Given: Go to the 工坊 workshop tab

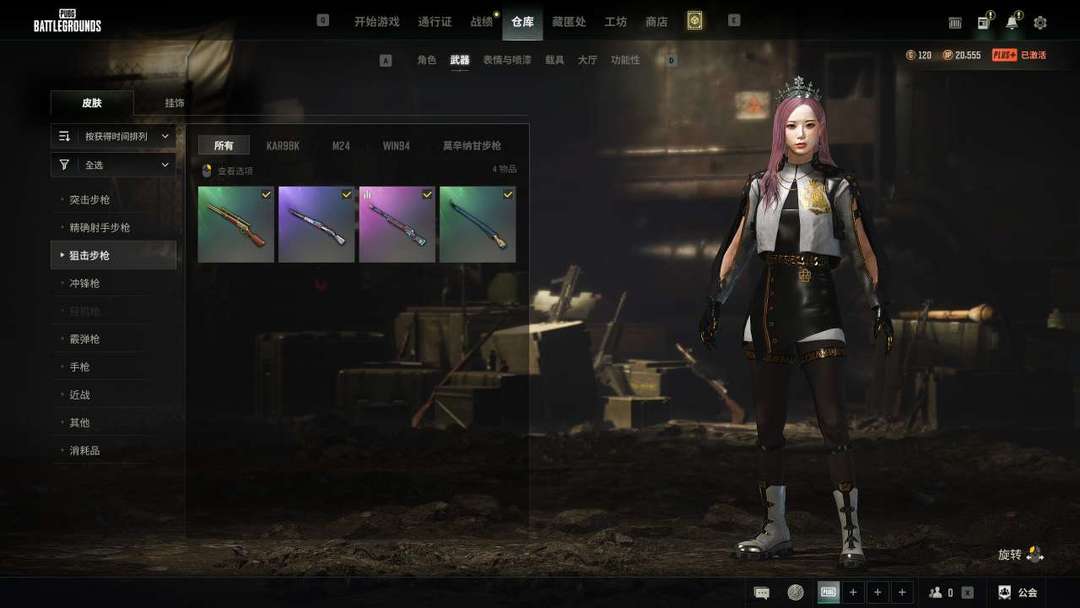Looking at the screenshot, I should point(615,22).
